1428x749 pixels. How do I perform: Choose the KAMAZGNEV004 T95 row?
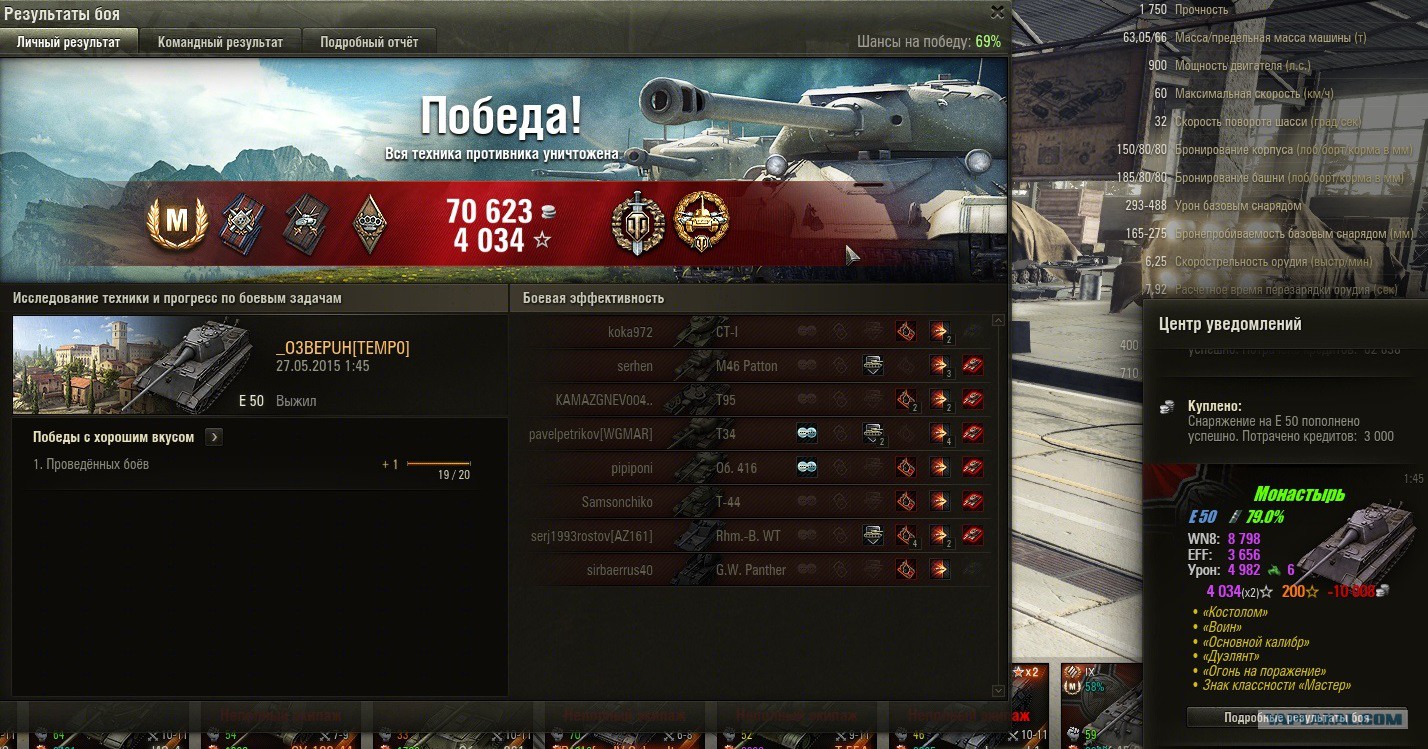tap(750, 400)
